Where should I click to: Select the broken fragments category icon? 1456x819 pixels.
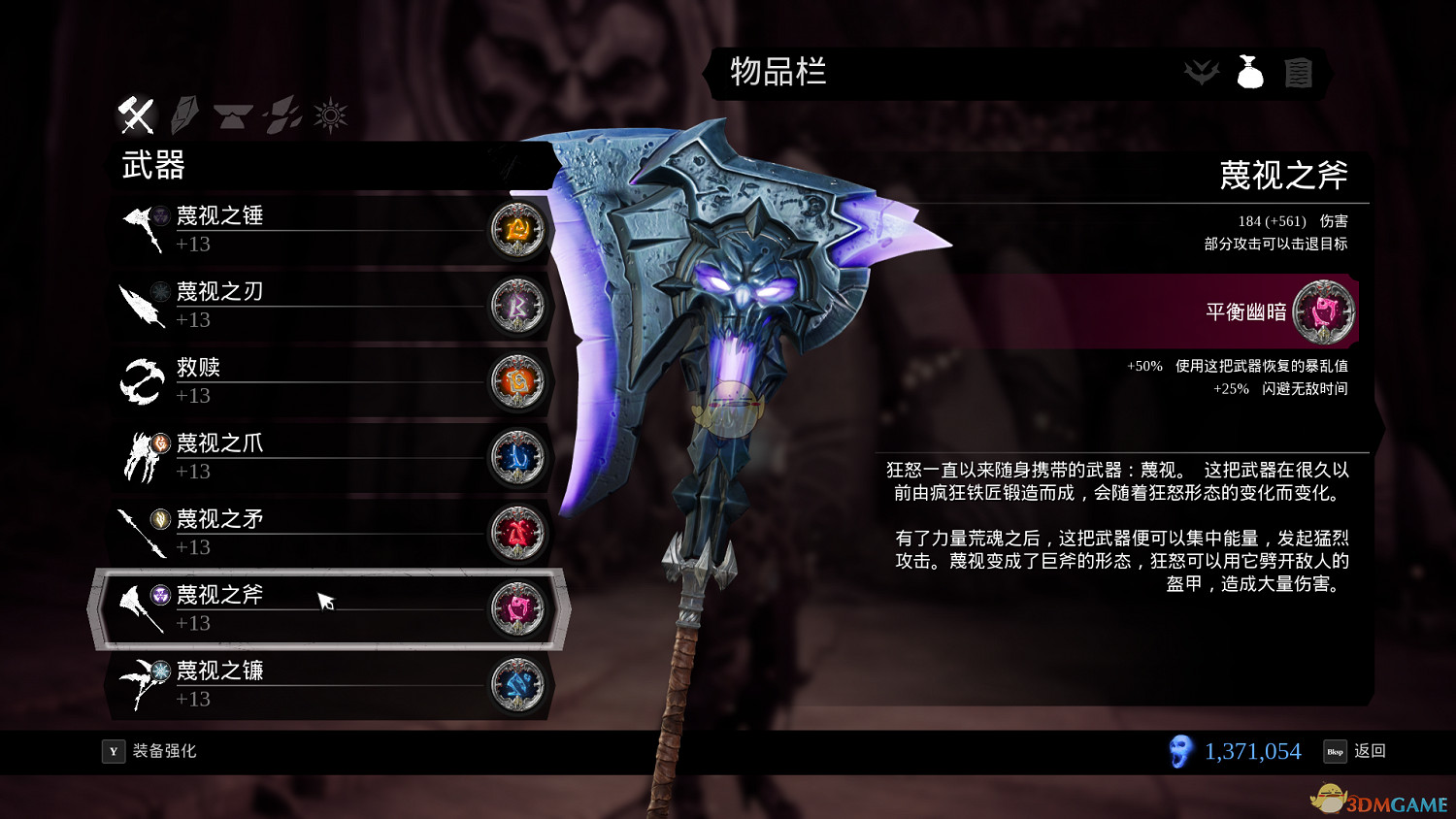pos(281,115)
